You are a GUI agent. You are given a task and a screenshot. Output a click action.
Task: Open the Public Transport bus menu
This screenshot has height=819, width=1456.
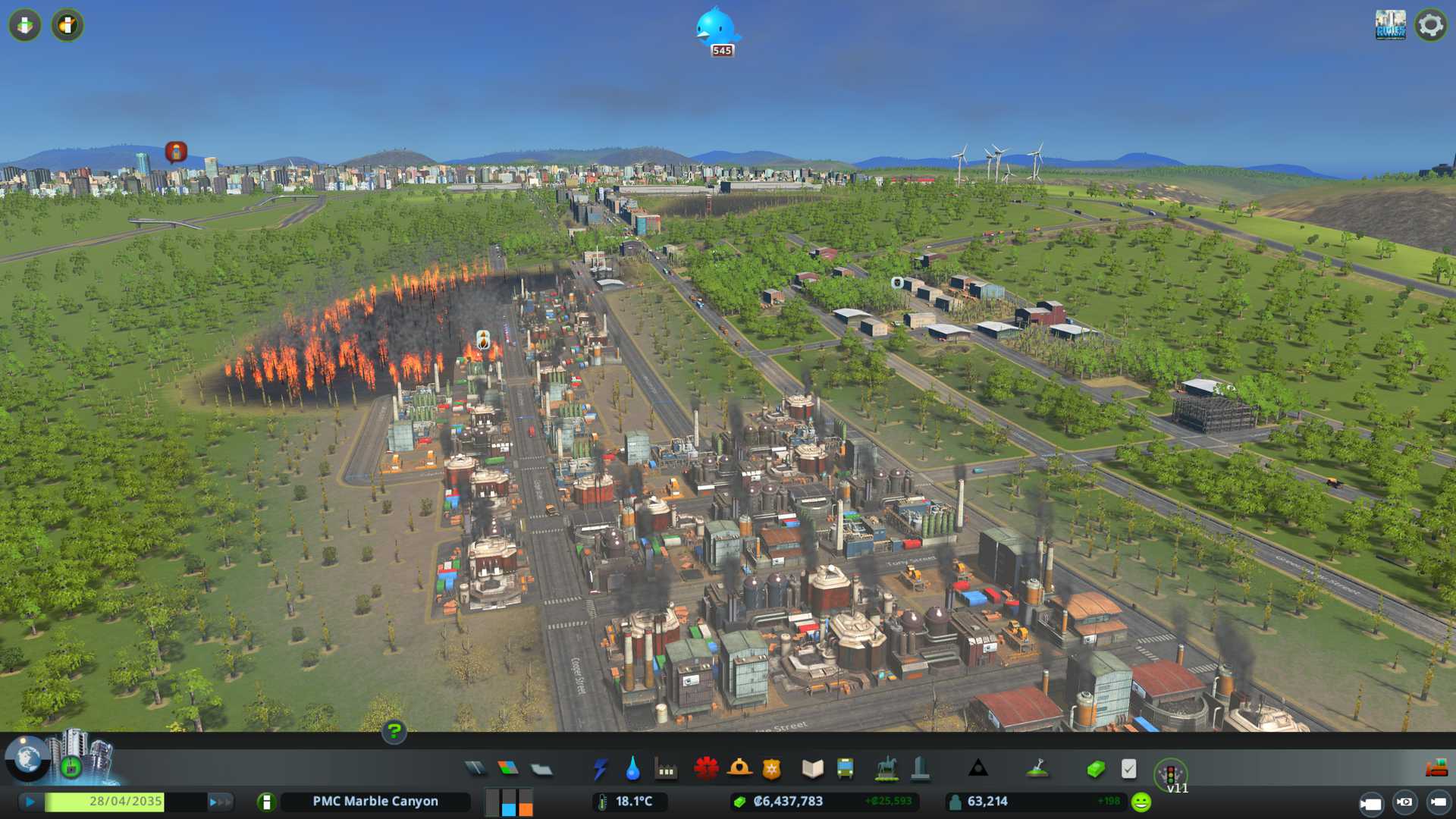(x=845, y=769)
